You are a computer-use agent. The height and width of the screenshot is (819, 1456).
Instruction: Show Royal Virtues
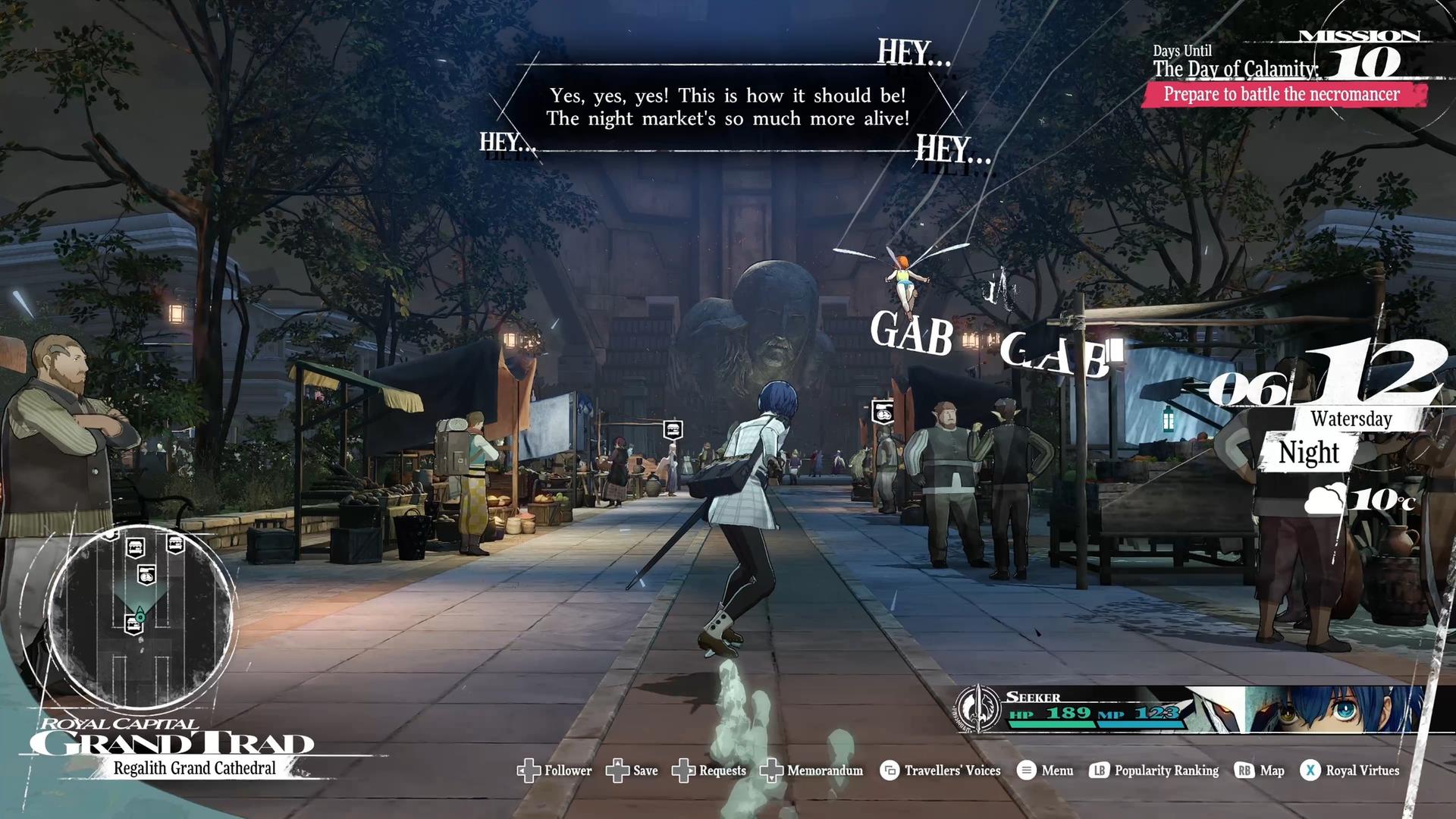1351,770
